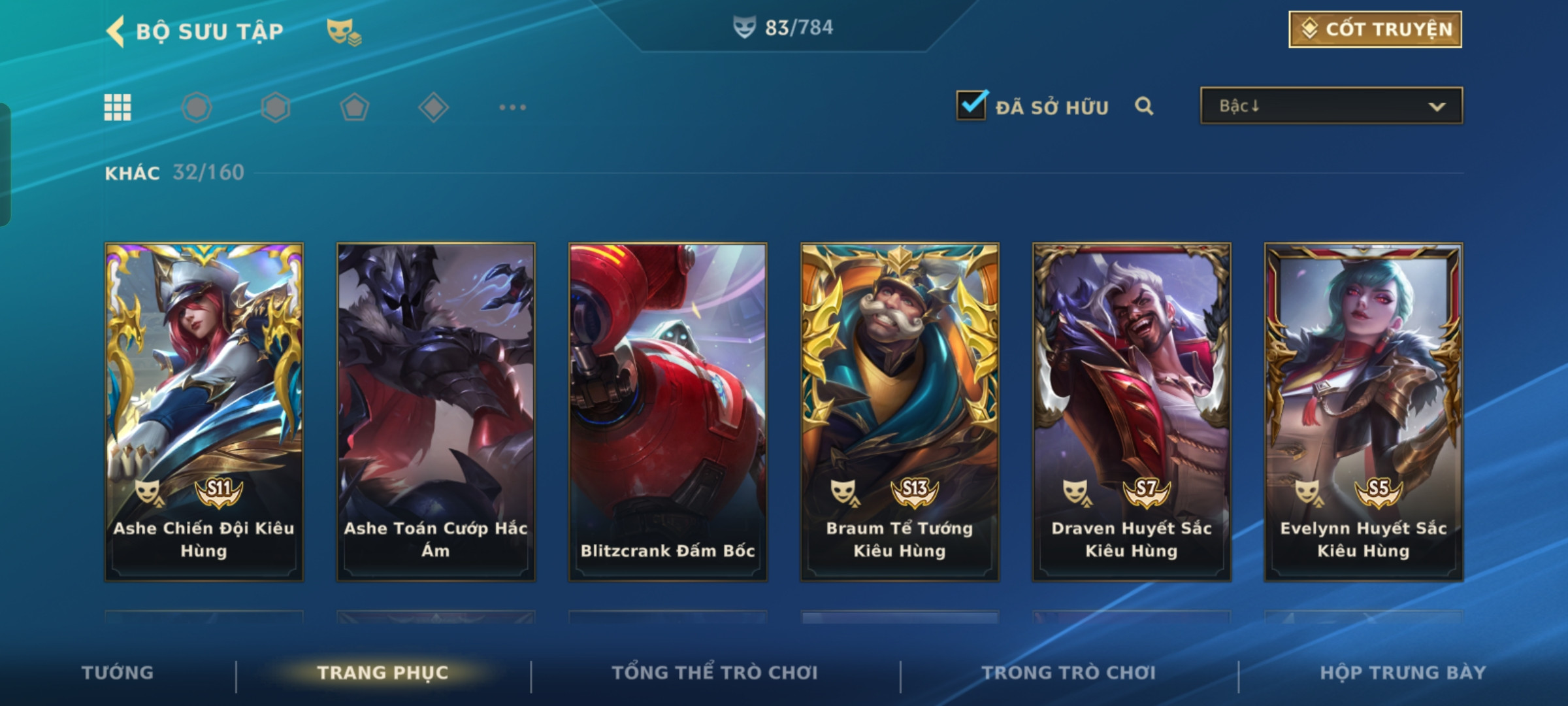
Task: Open the Trong Trò Chơi tab
Action: click(x=1069, y=672)
